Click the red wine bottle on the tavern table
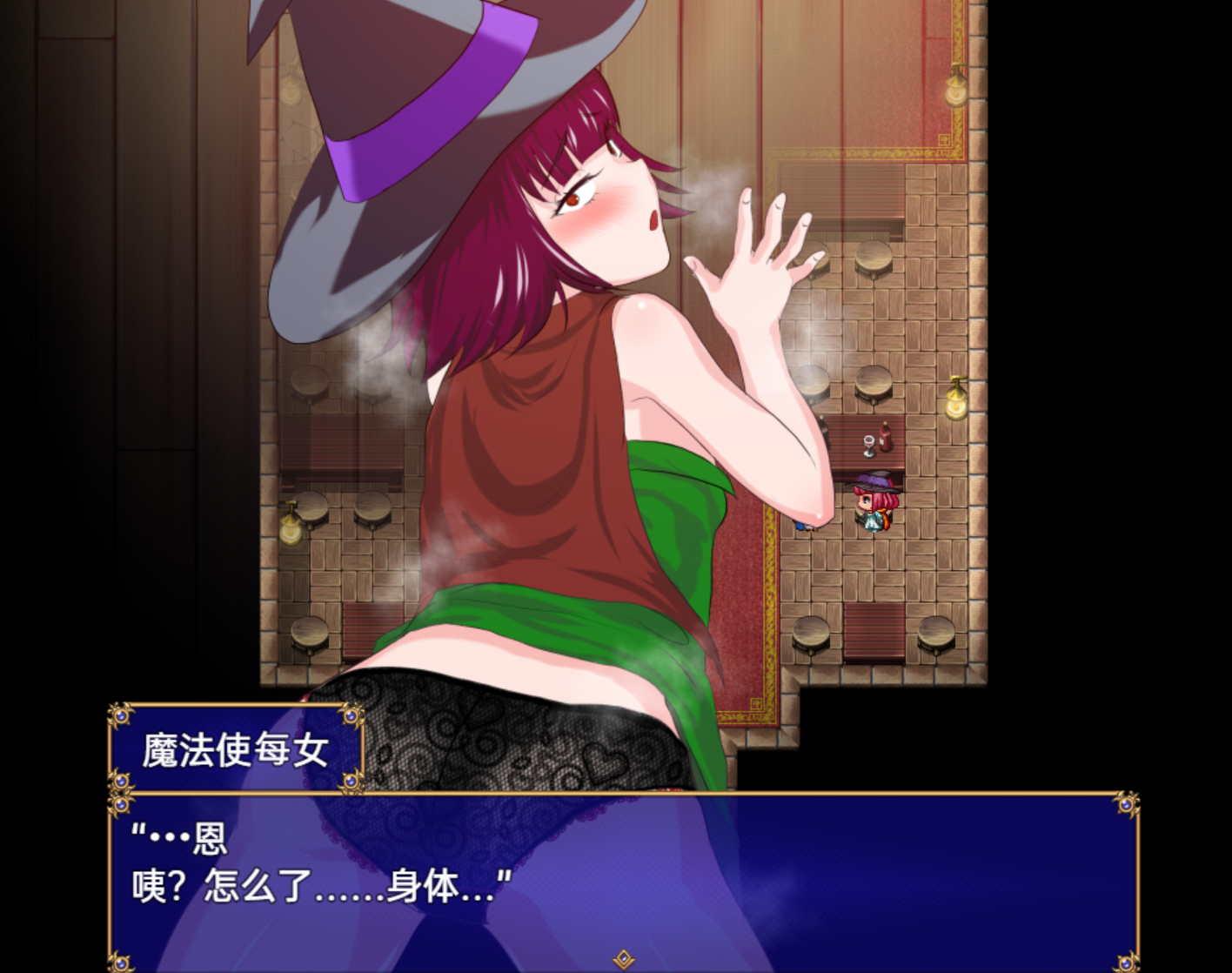This screenshot has width=1232, height=973. pyautogui.click(x=885, y=438)
